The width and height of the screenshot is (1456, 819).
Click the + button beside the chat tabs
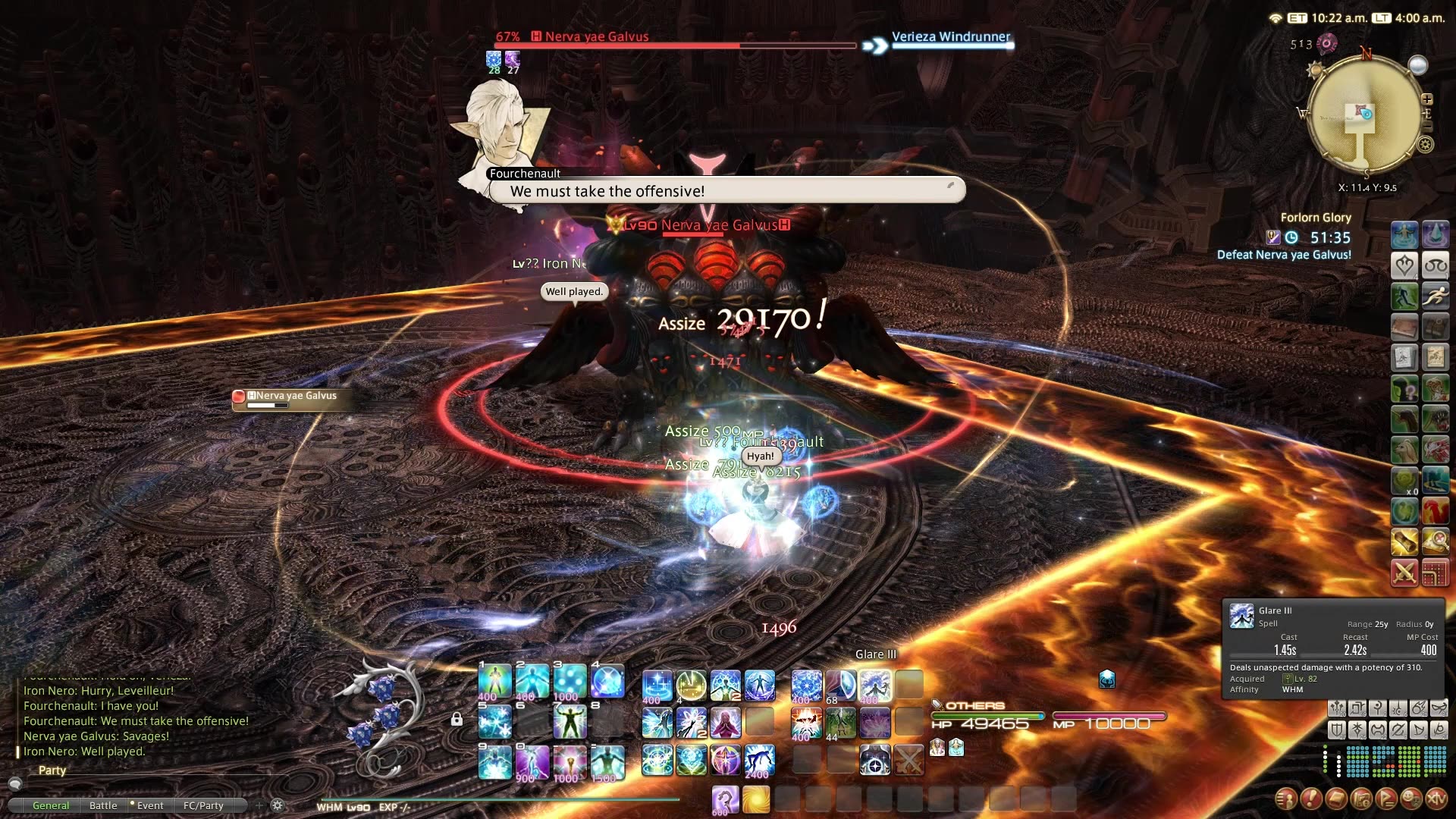pyautogui.click(x=259, y=805)
